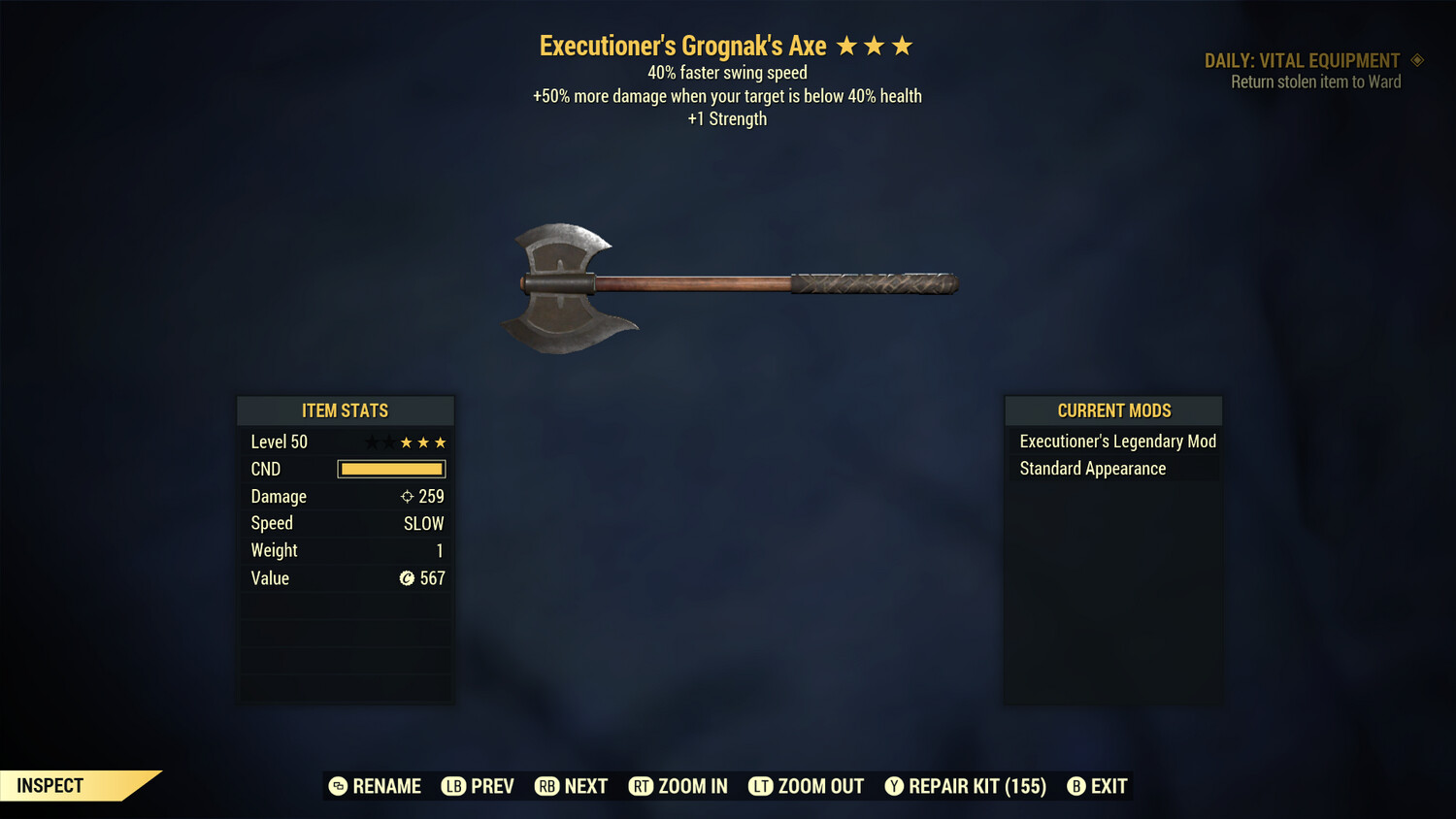Screen dimensions: 1456x819
Task: Select the Executioner's Legendary Mod entry
Action: point(1116,442)
